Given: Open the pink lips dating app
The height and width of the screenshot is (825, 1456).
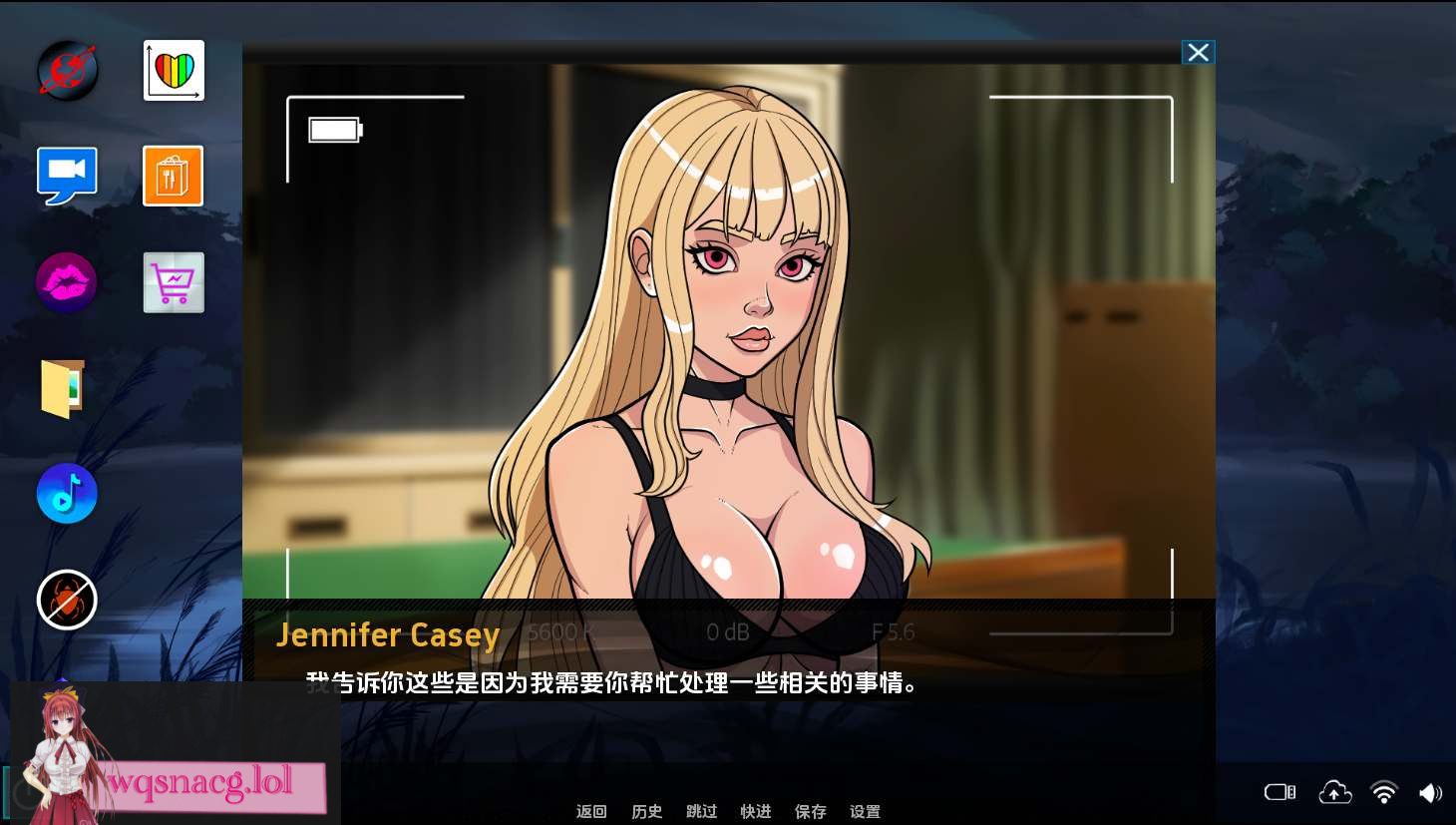Looking at the screenshot, I should (x=66, y=282).
